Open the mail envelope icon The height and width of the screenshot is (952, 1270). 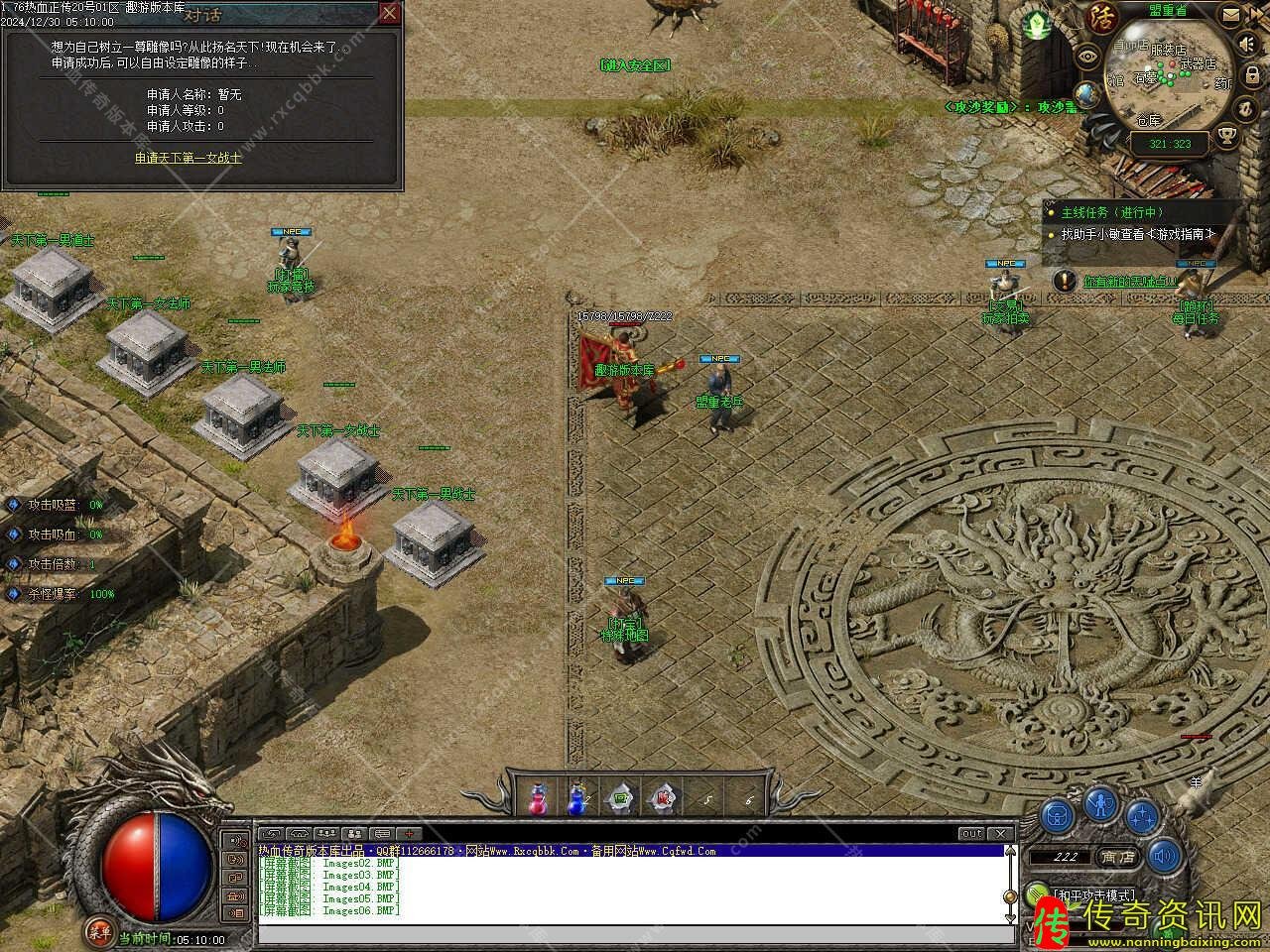[1230, 17]
